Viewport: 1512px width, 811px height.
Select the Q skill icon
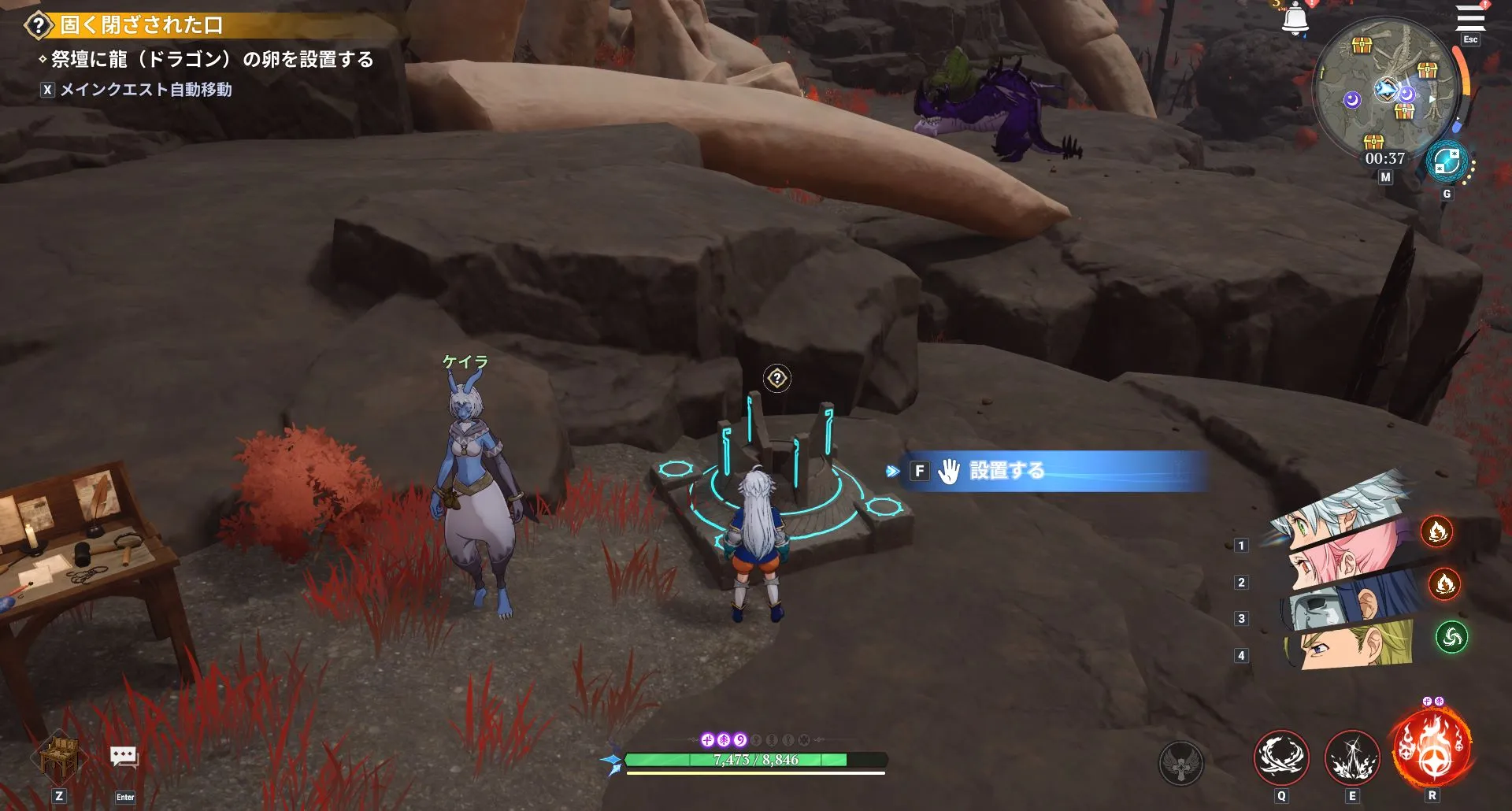coord(1283,757)
